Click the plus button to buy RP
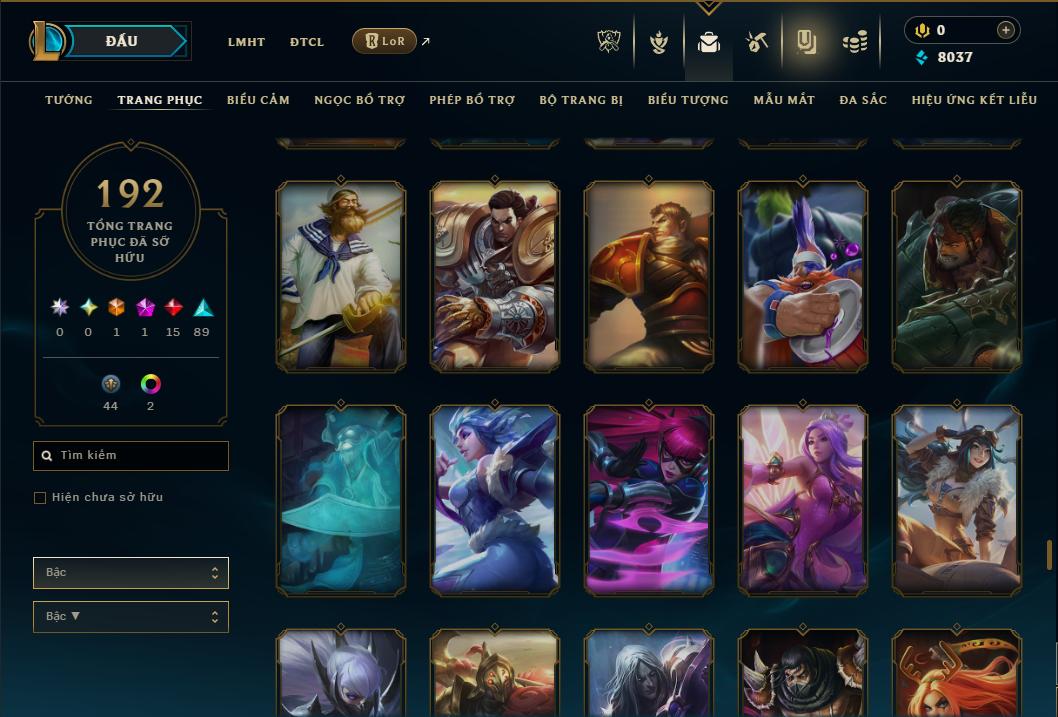This screenshot has width=1058, height=717. click(1006, 30)
